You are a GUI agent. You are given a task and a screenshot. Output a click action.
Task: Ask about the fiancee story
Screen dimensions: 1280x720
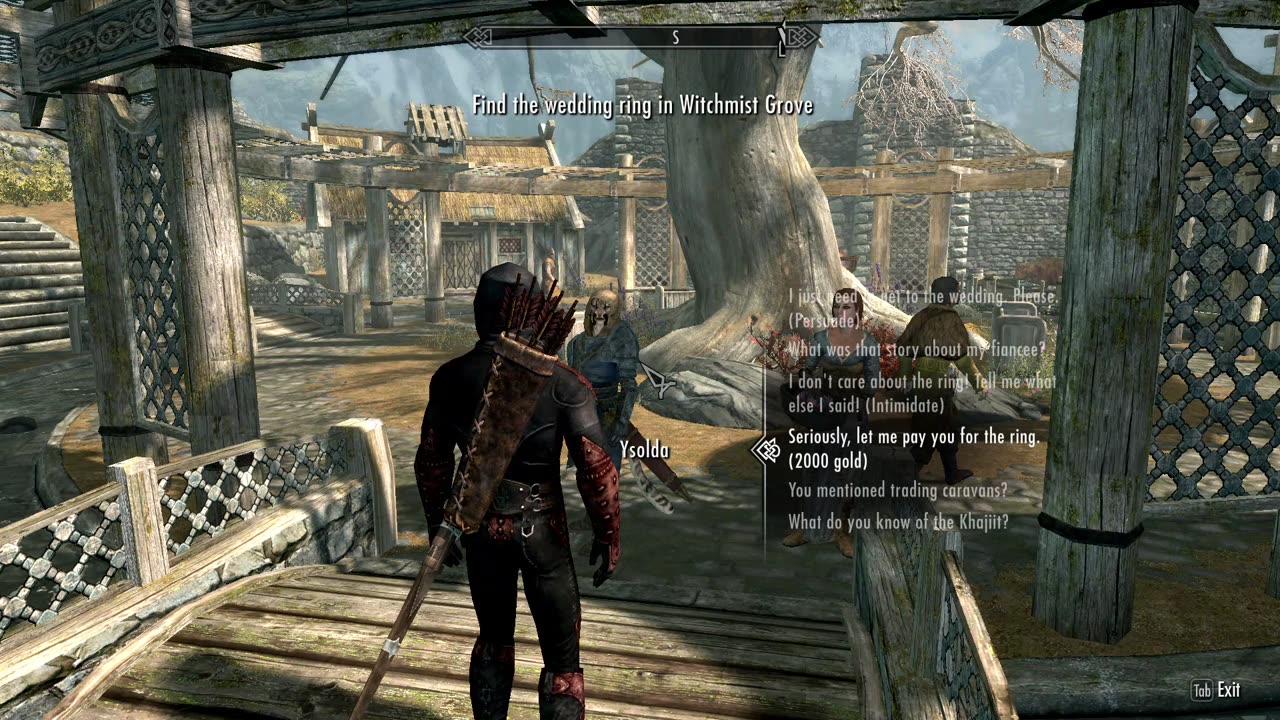(x=916, y=349)
